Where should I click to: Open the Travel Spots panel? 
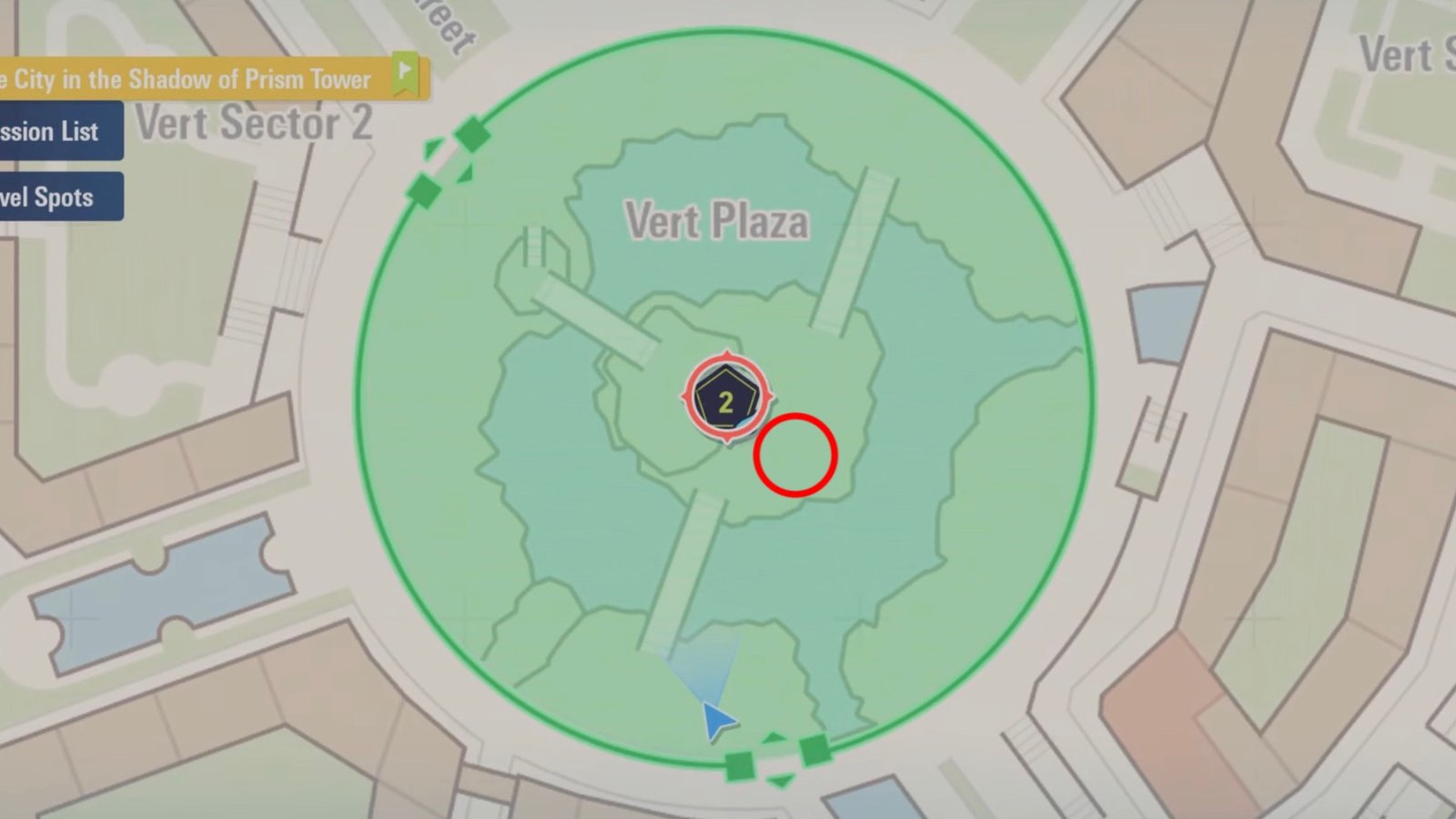click(50, 197)
